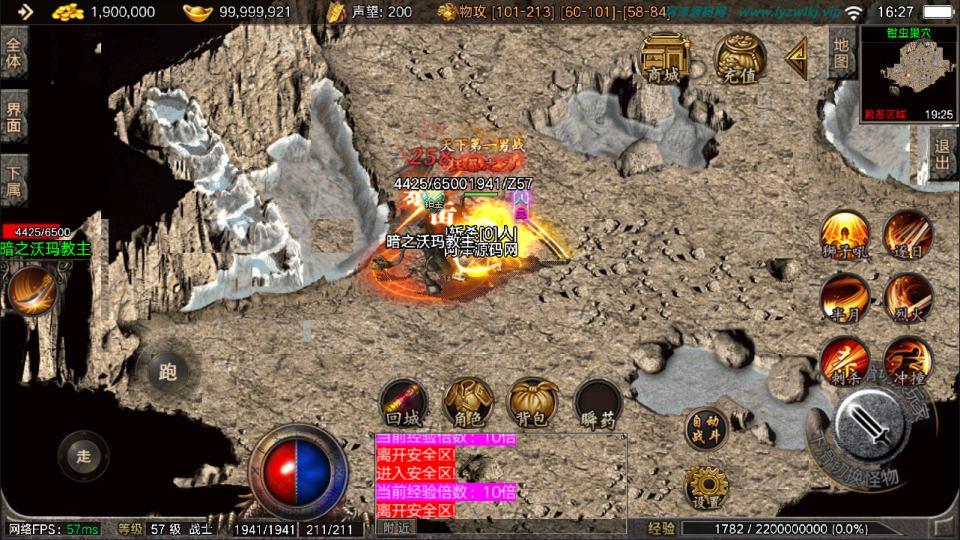
Task: Click the 钳虫巢穴 minimap
Action: click(908, 73)
